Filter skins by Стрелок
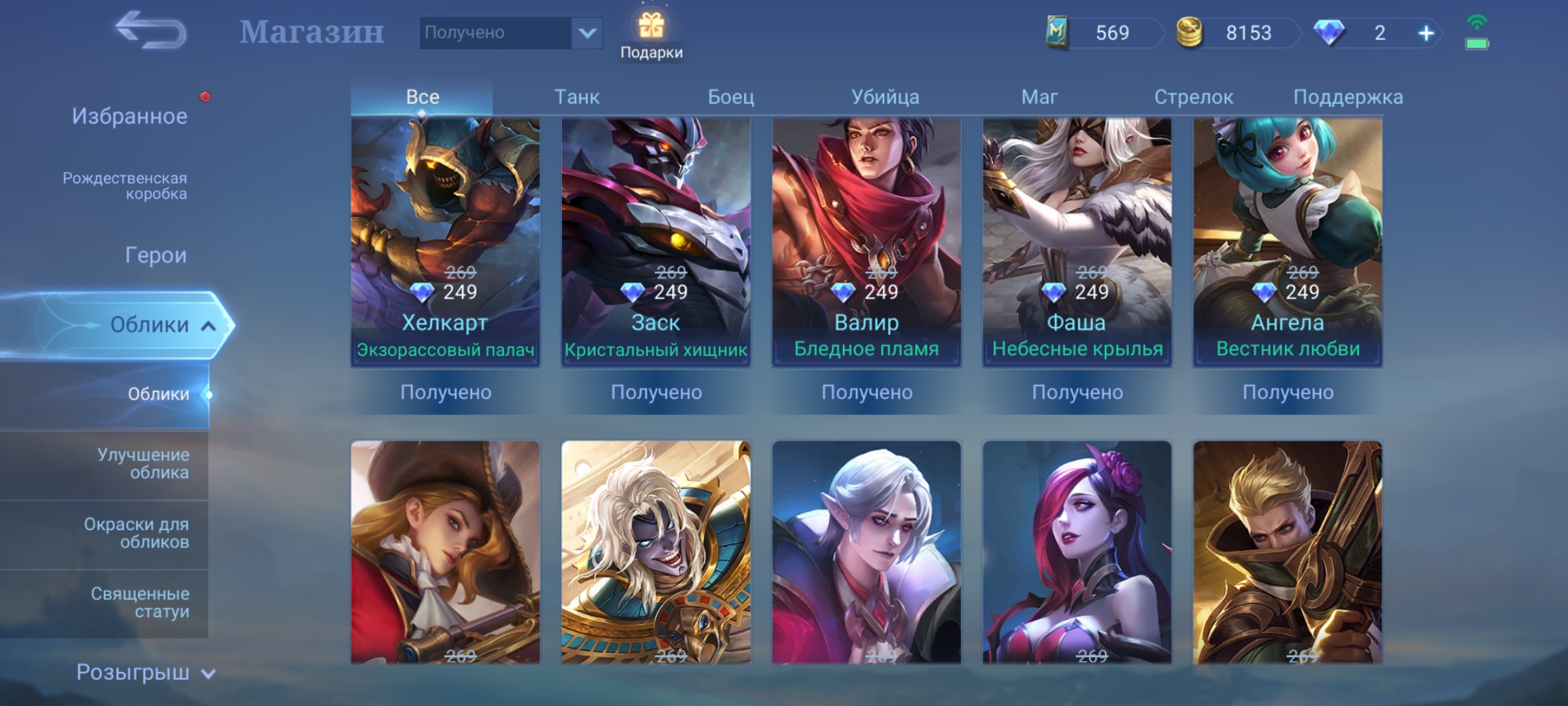This screenshot has width=1568, height=706. (x=1194, y=97)
